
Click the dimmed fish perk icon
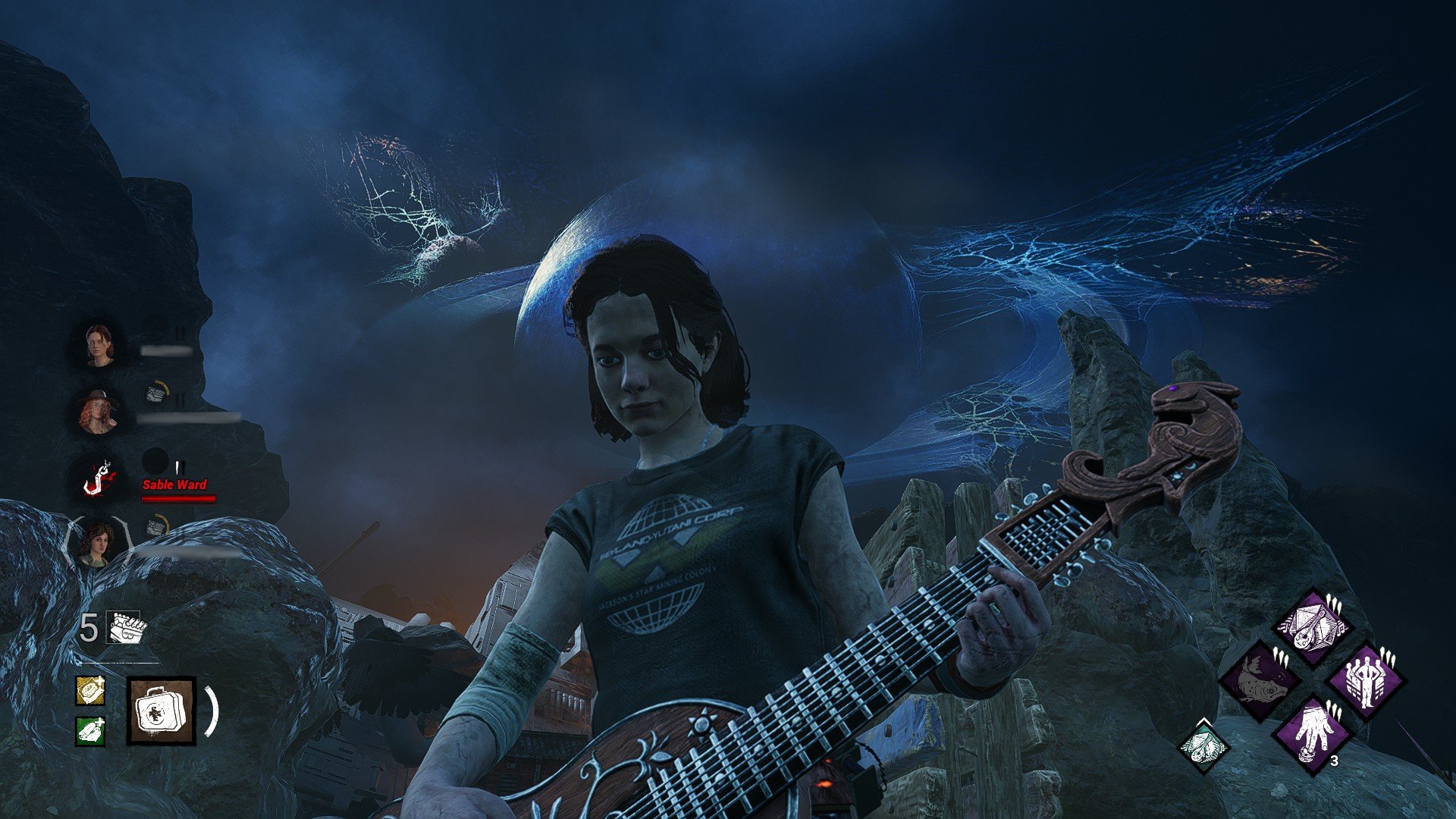tap(1258, 679)
